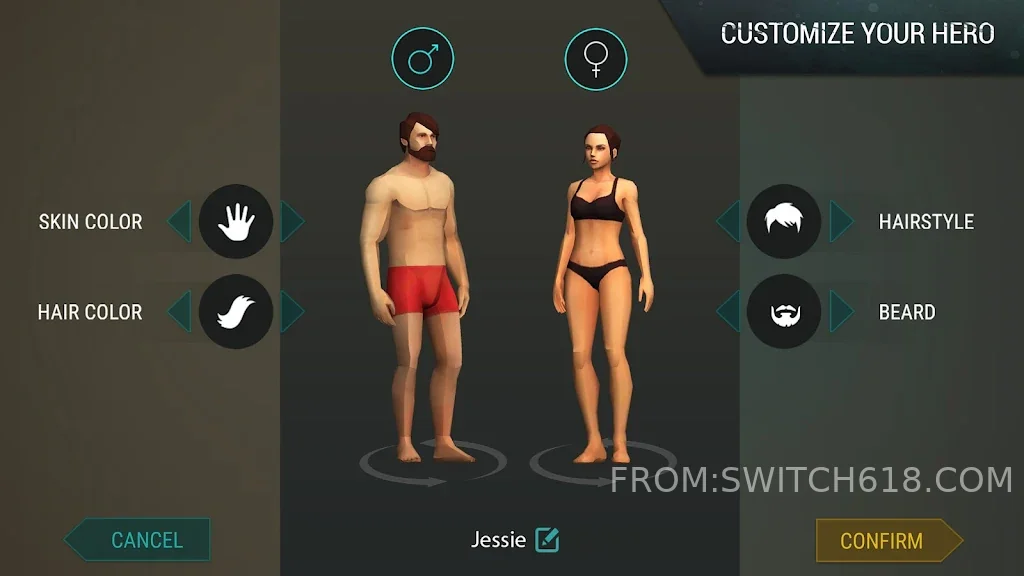The image size is (1024, 576).
Task: Click the hand-shaped skin color icon
Action: point(236,222)
